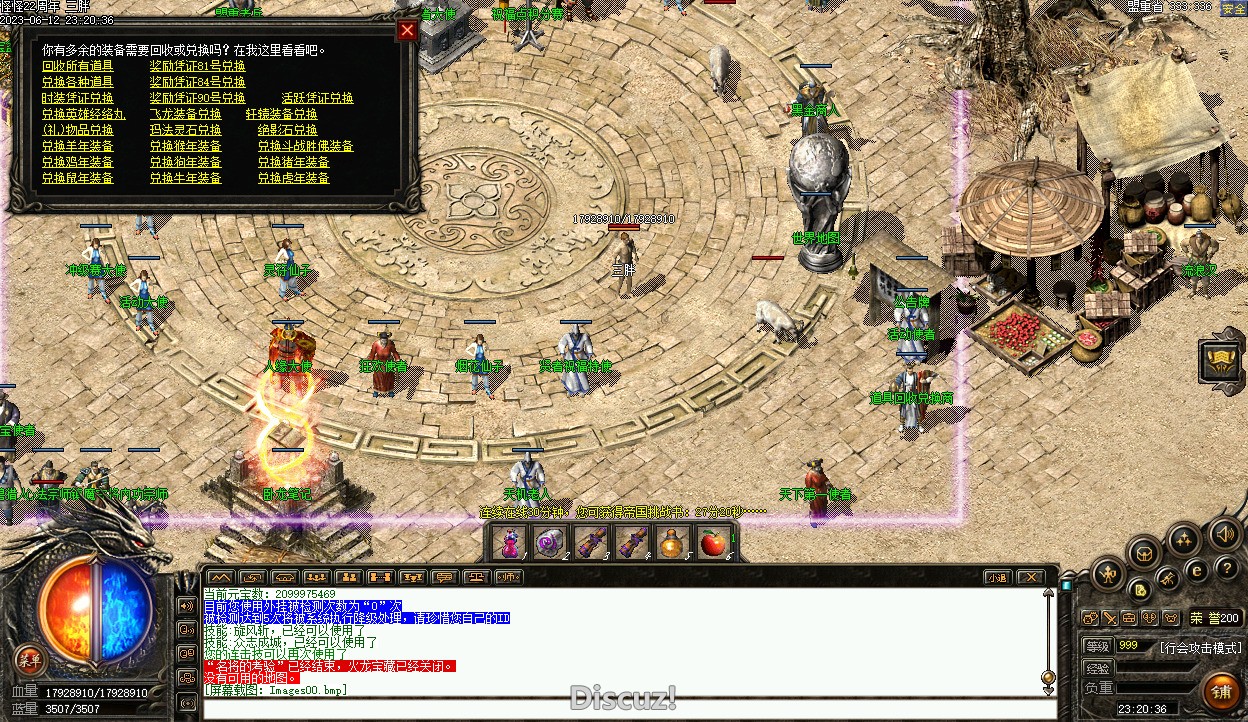Select the golden flask in hotbar slot 5
Viewport: 1248px width, 722px height.
[x=671, y=543]
